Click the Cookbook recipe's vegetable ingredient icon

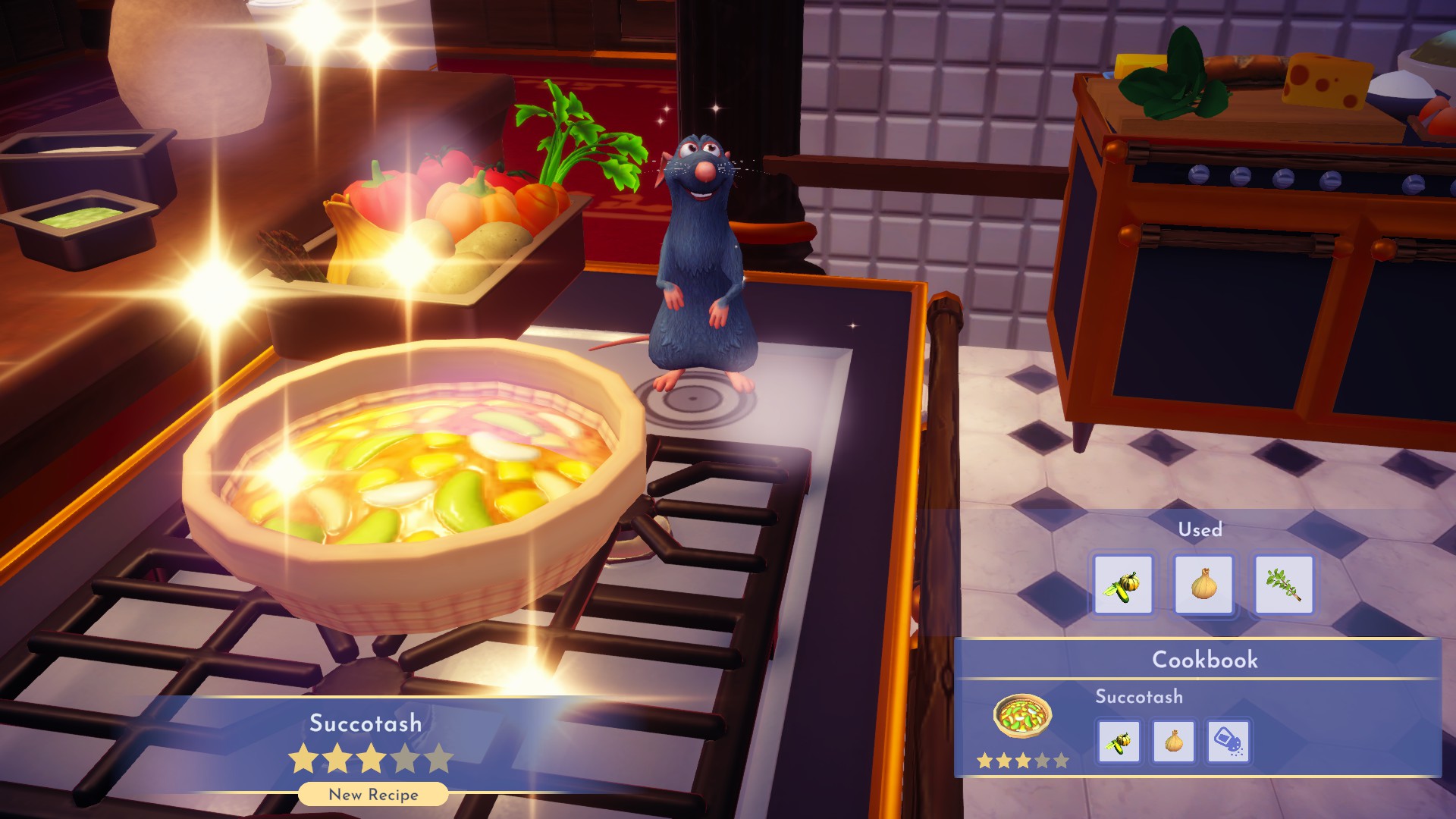coord(1119,741)
